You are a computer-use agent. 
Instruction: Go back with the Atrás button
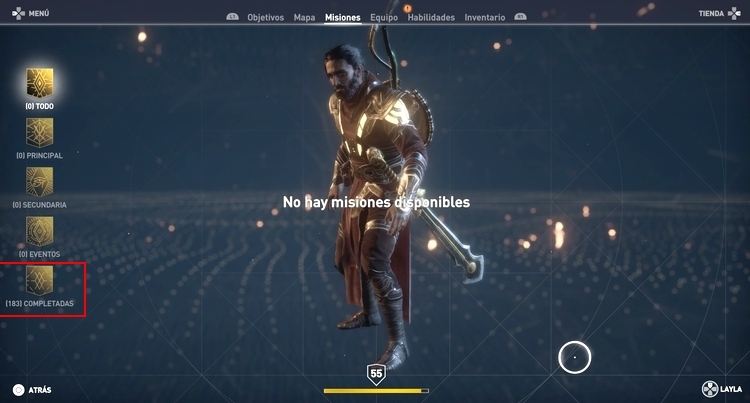[31, 389]
